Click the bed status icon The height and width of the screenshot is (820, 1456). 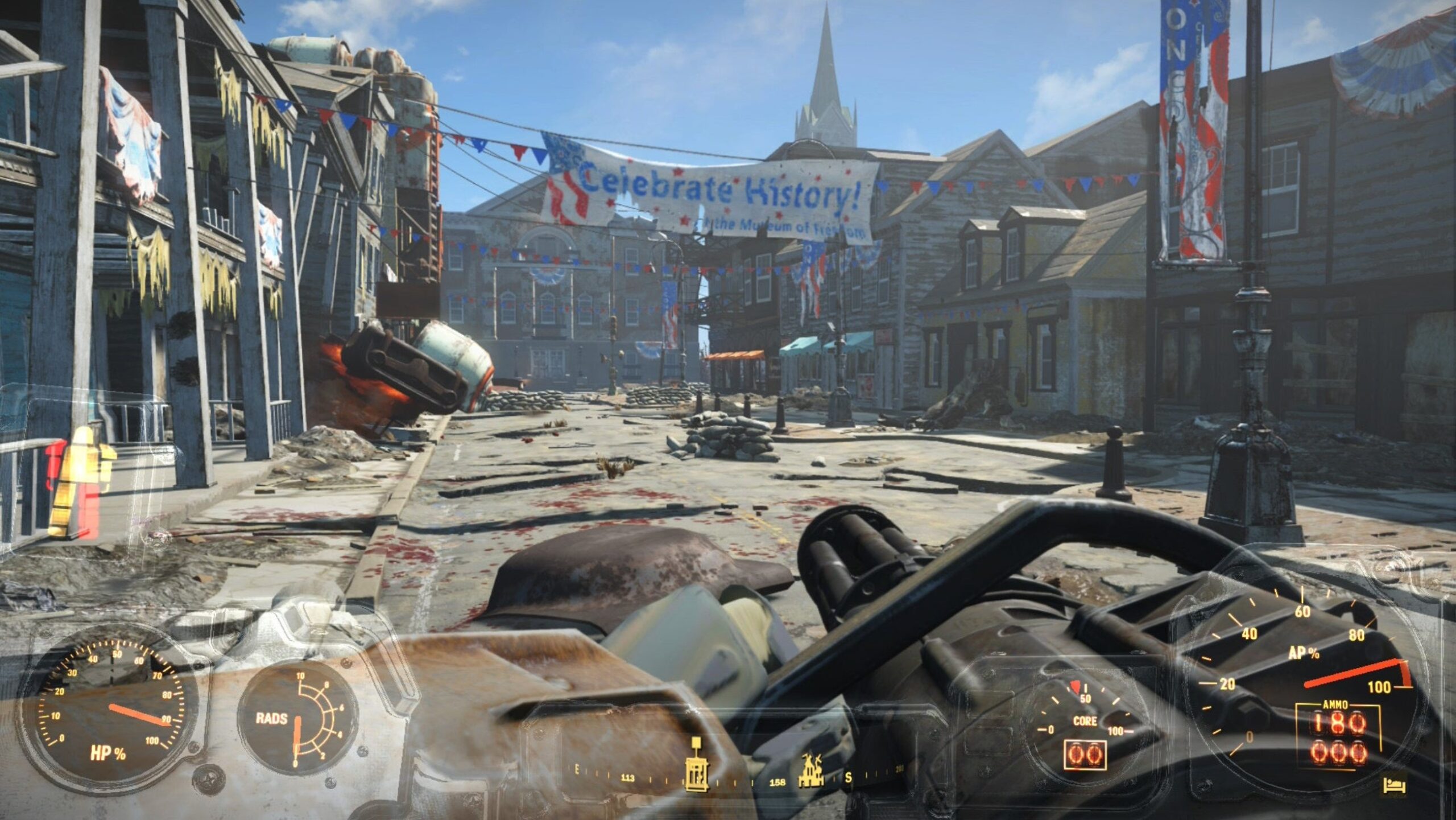tap(1394, 786)
